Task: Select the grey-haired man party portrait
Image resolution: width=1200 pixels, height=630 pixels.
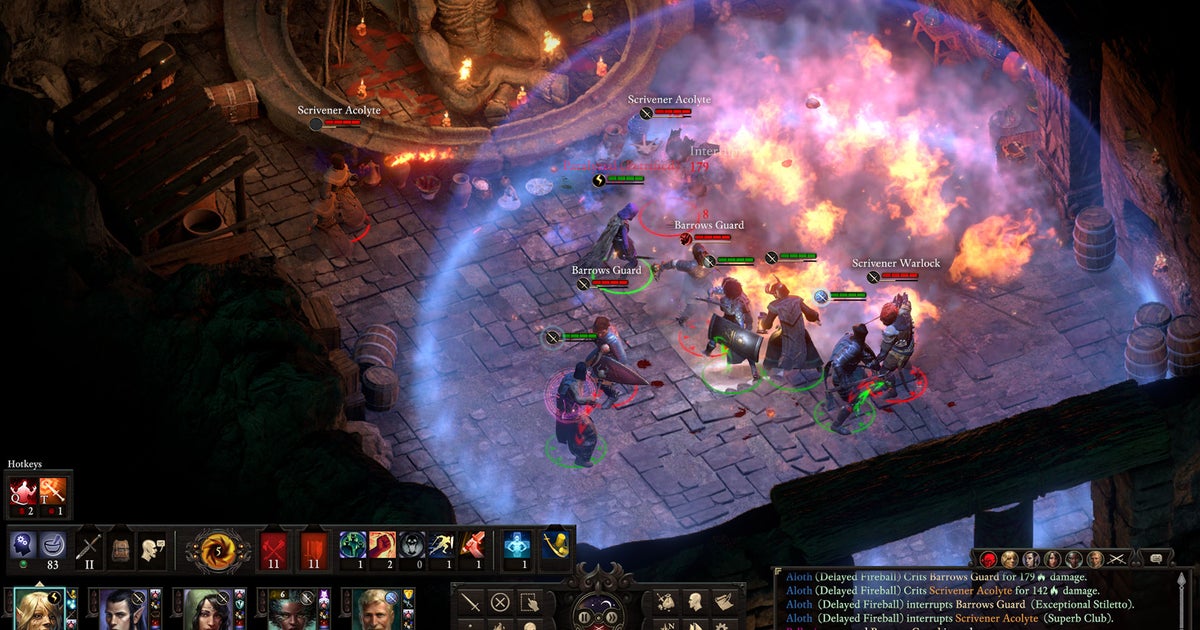Action: (376, 609)
